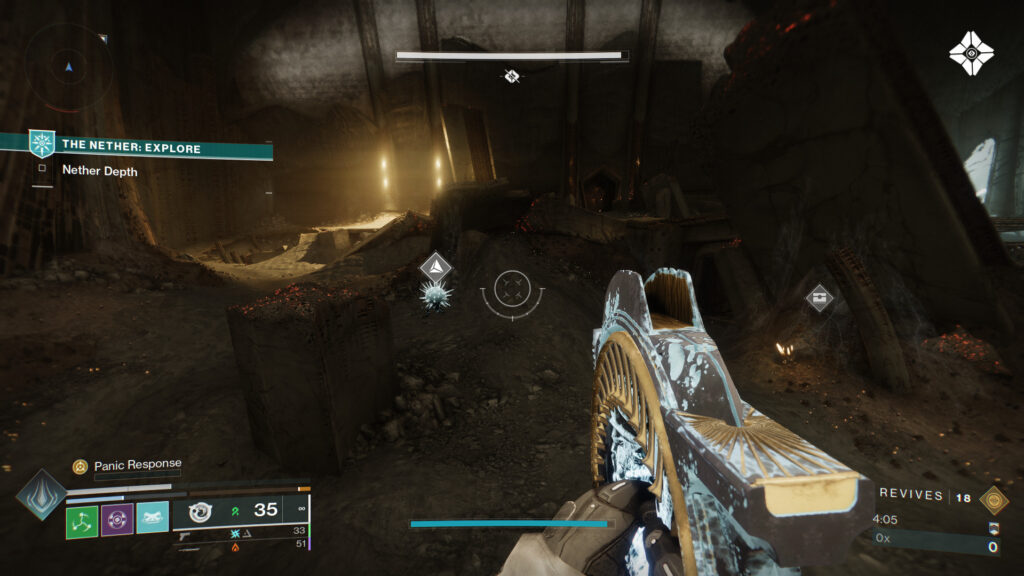Select the gold revive token diamond
Image resolution: width=1024 pixels, height=576 pixels.
coord(993,499)
